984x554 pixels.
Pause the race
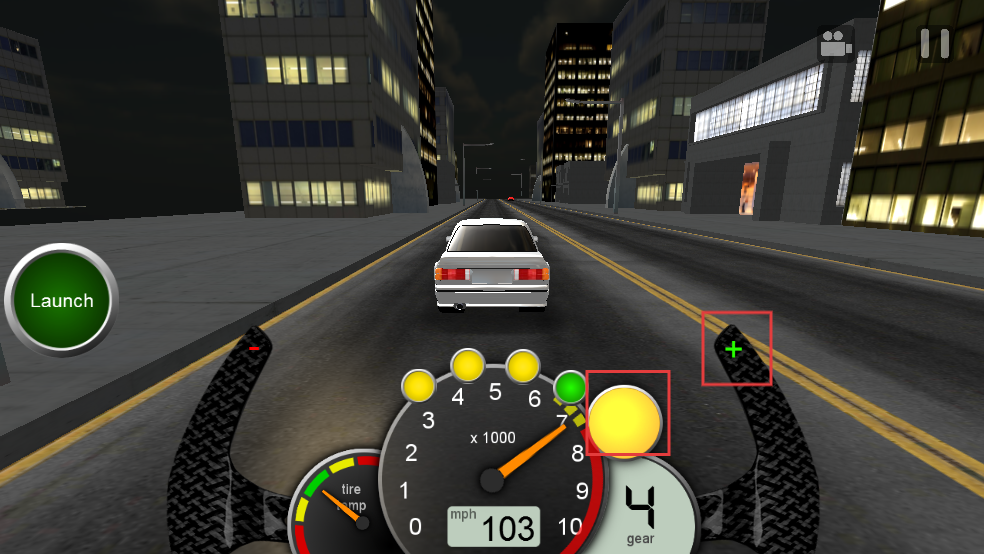pyautogui.click(x=935, y=44)
